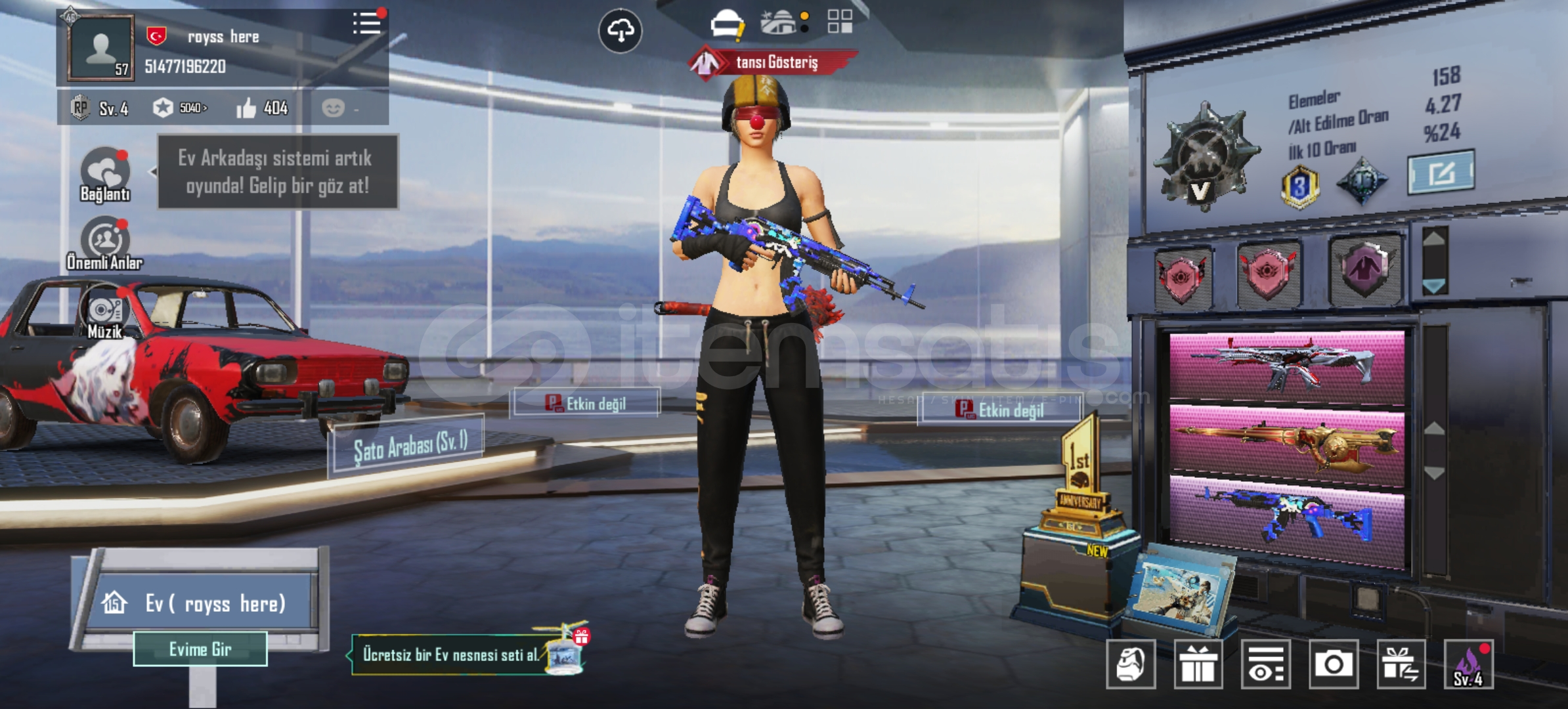
Task: Open the list menu icon beside the name
Action: [366, 24]
